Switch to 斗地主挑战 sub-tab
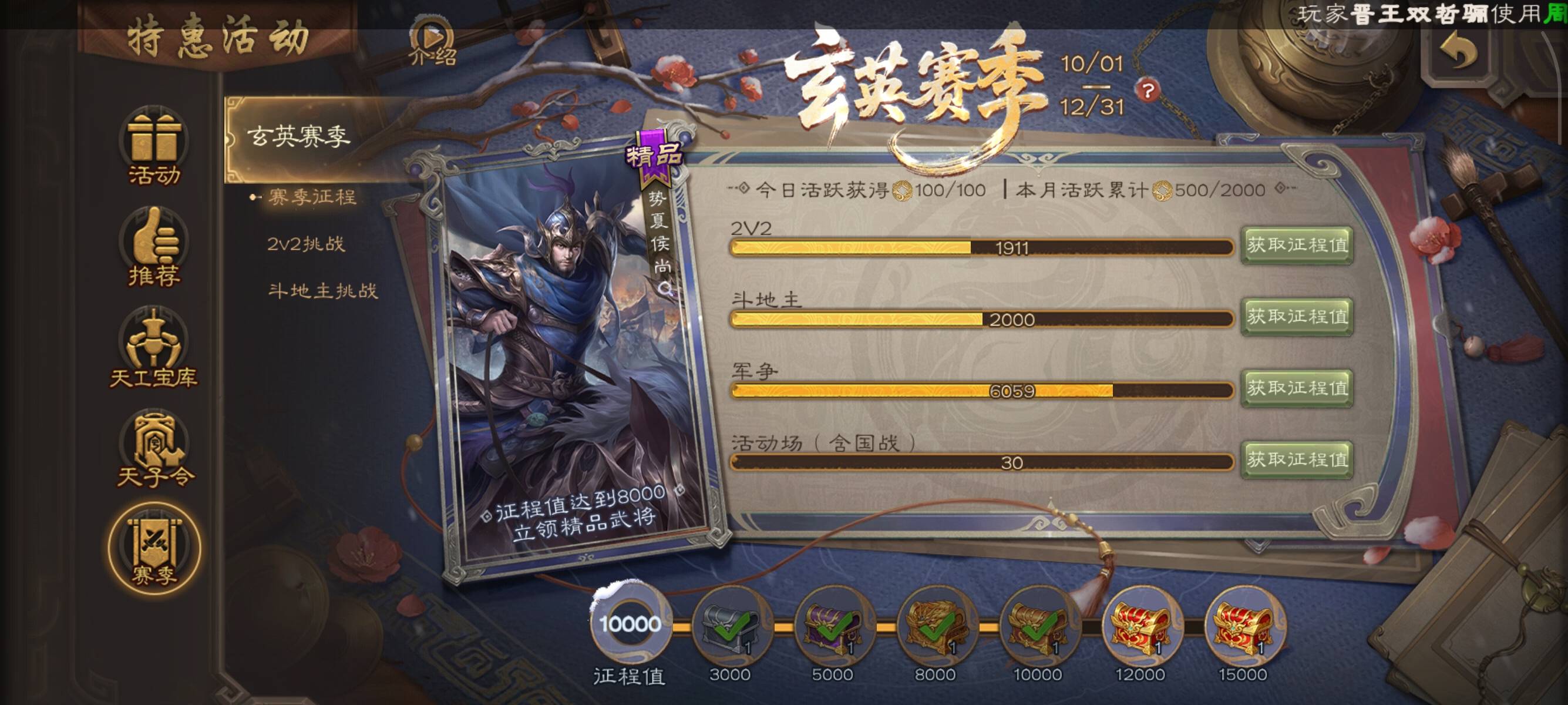 pos(322,291)
